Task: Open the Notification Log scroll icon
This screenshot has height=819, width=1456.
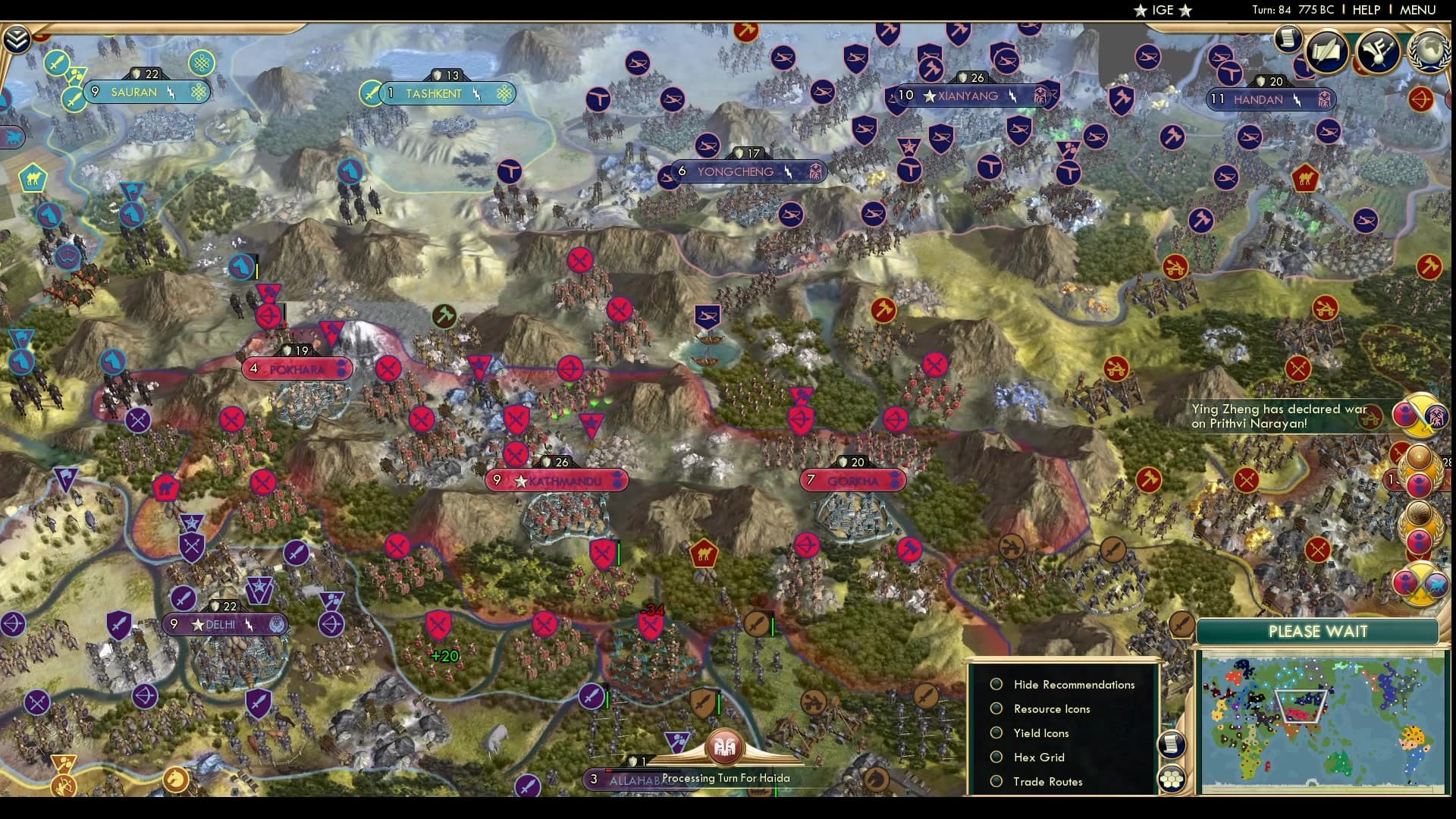Action: pos(1287,37)
